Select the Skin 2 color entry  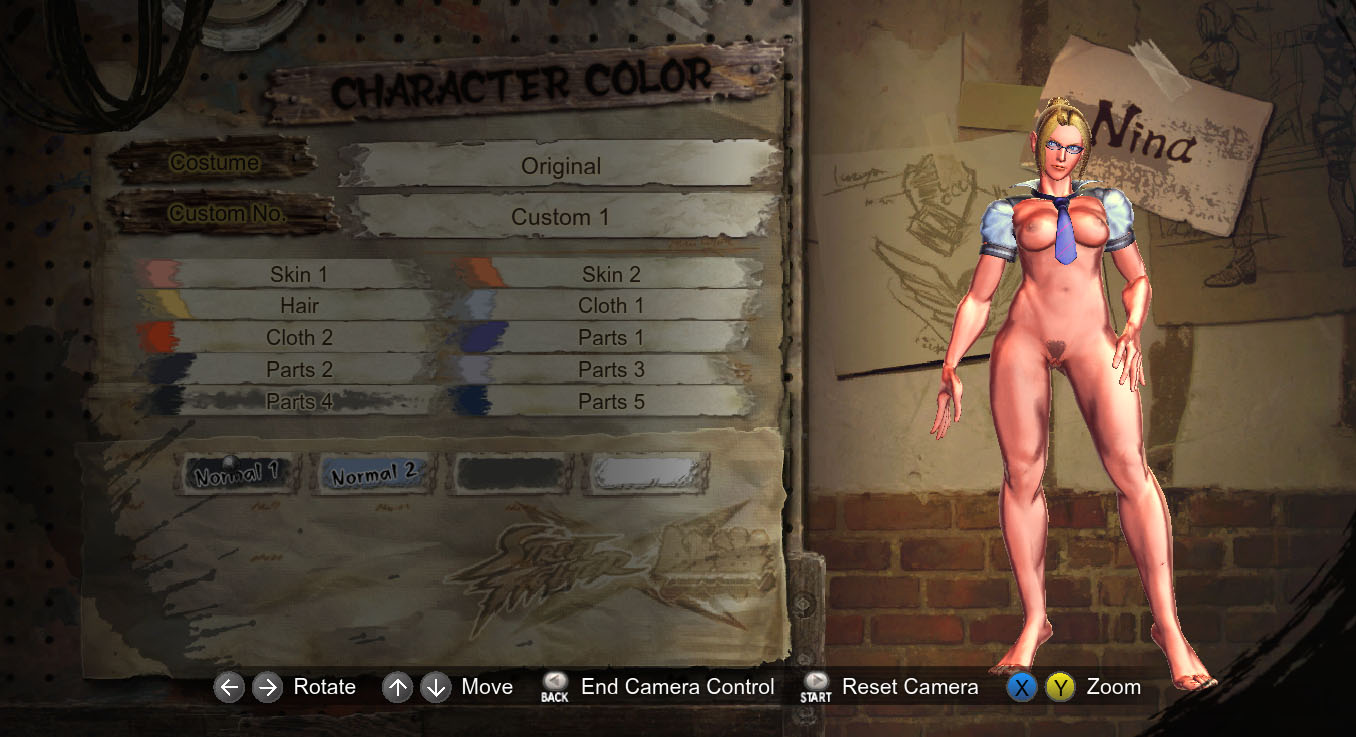click(610, 274)
